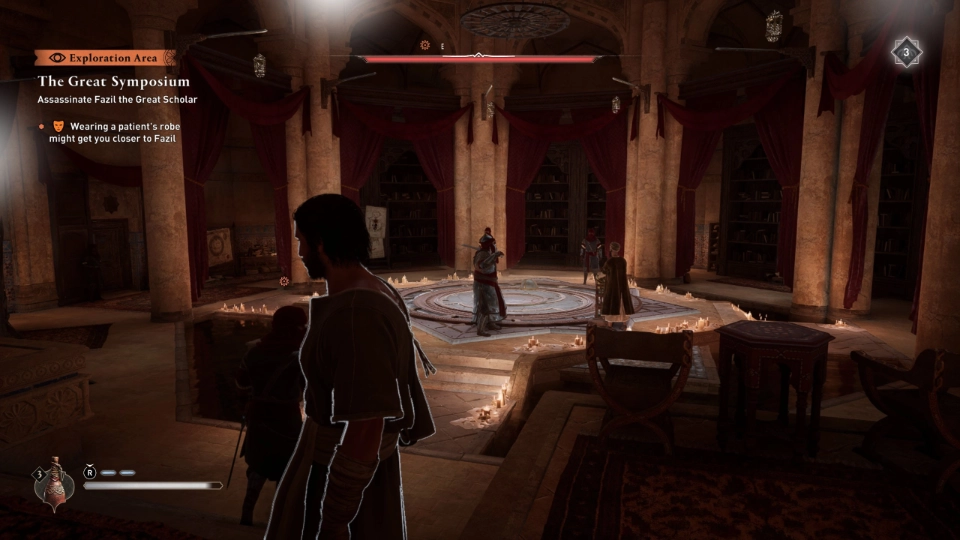Select the patient's robe hint mask icon
Screen dimensions: 960x540
(57, 127)
